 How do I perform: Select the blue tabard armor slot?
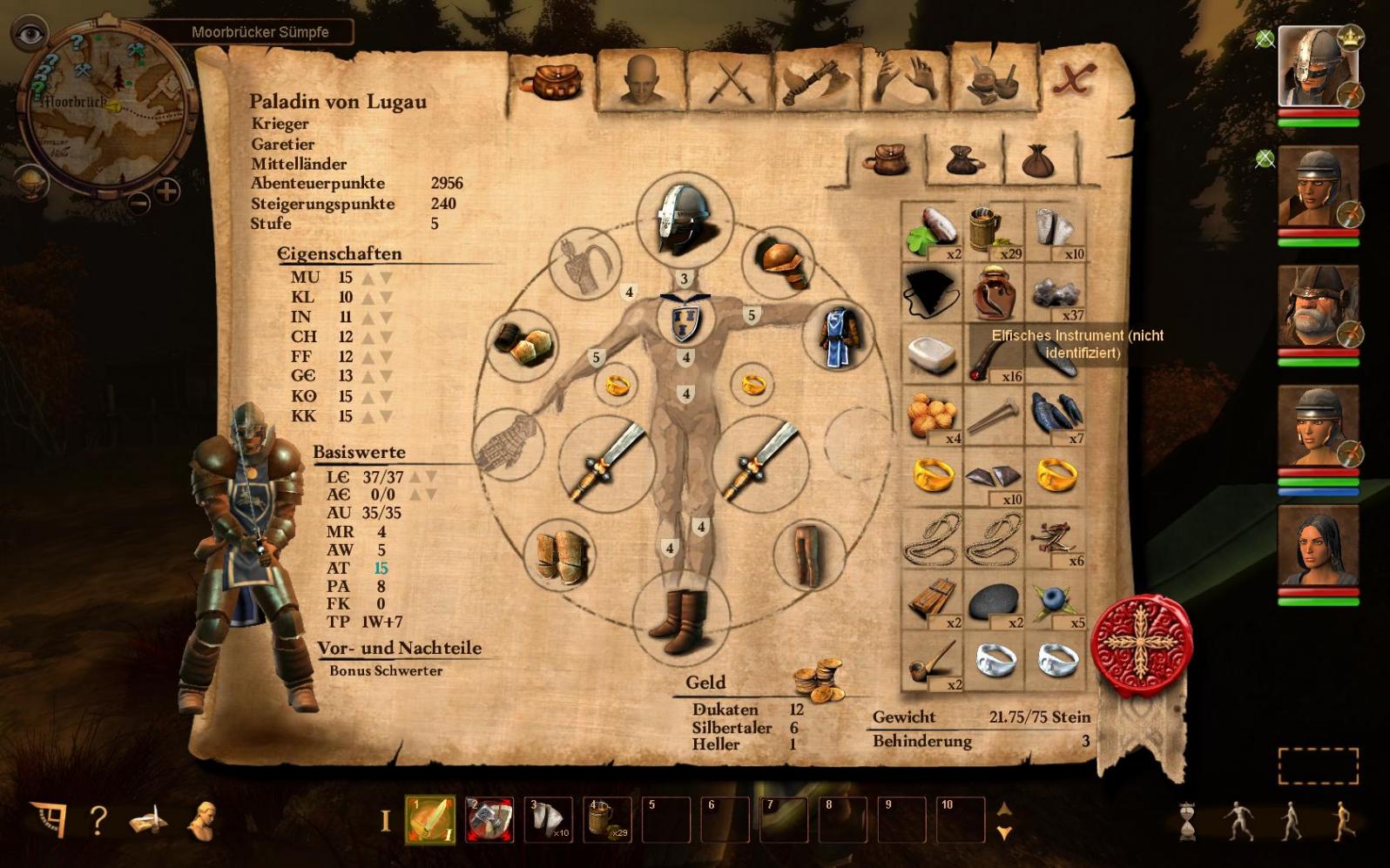point(840,337)
